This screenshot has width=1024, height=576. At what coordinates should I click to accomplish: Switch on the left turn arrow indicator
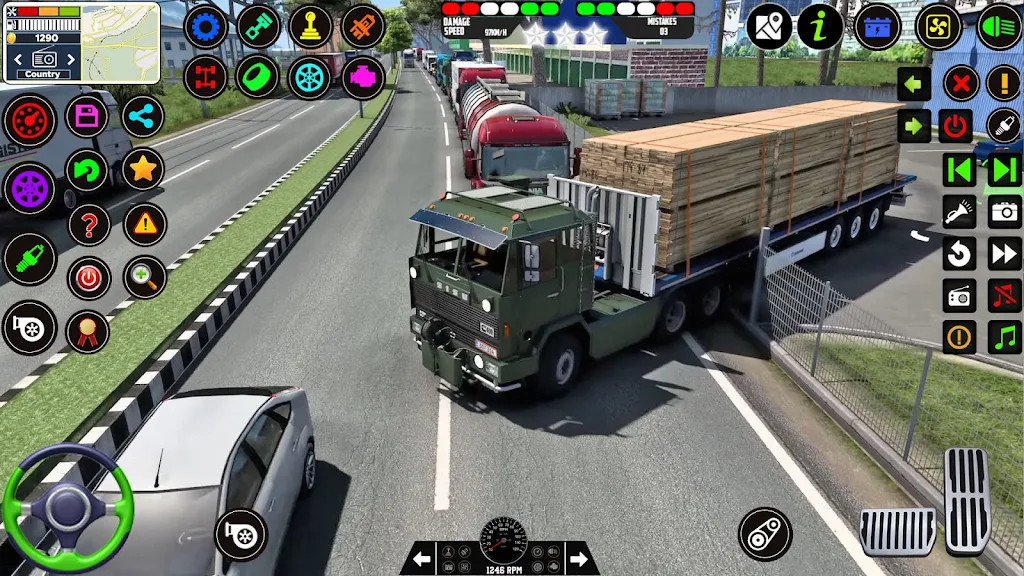(914, 84)
